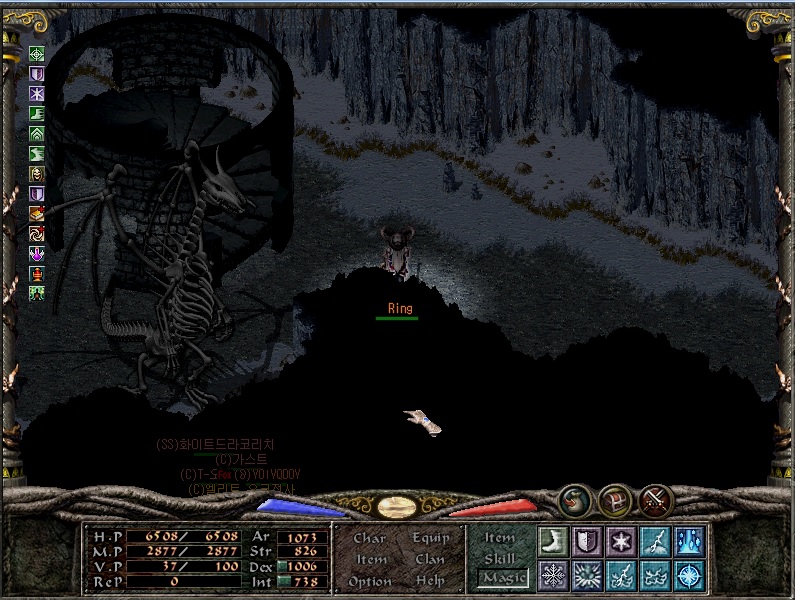Viewport: 795px width, 600px height.
Task: Choose the blue compass star spell
Action: tap(690, 575)
